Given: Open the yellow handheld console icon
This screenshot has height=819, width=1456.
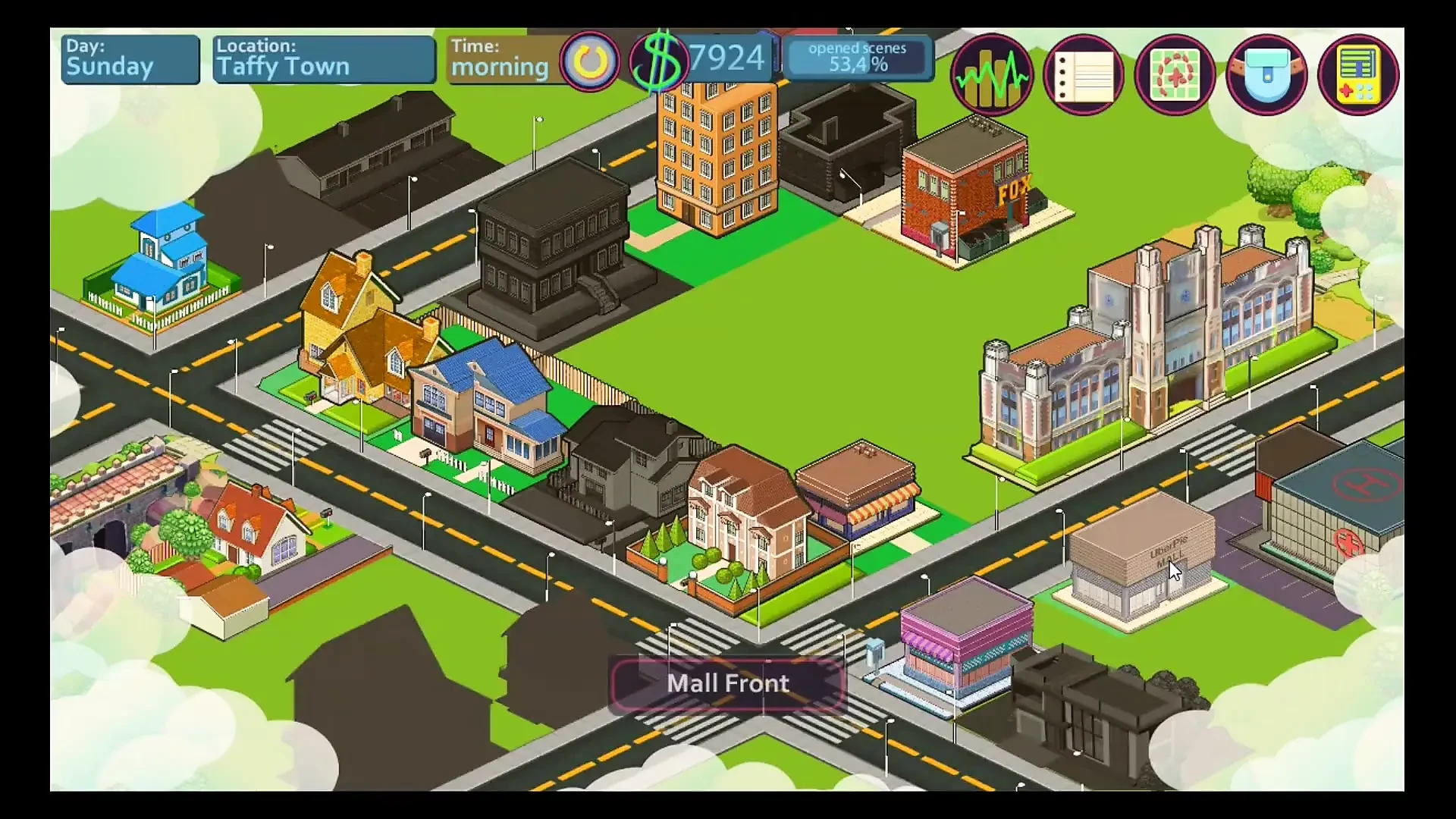Looking at the screenshot, I should point(1358,75).
